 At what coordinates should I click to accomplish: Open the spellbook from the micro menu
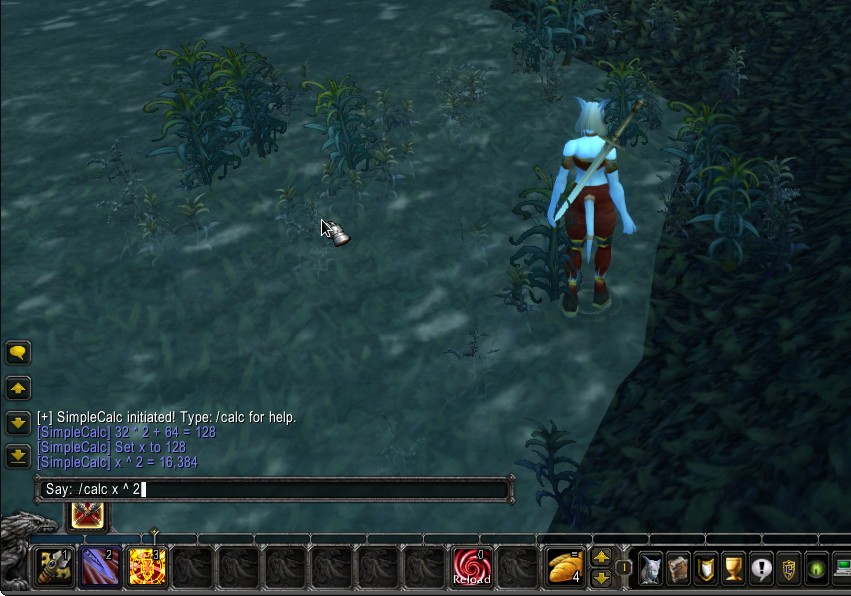click(679, 569)
